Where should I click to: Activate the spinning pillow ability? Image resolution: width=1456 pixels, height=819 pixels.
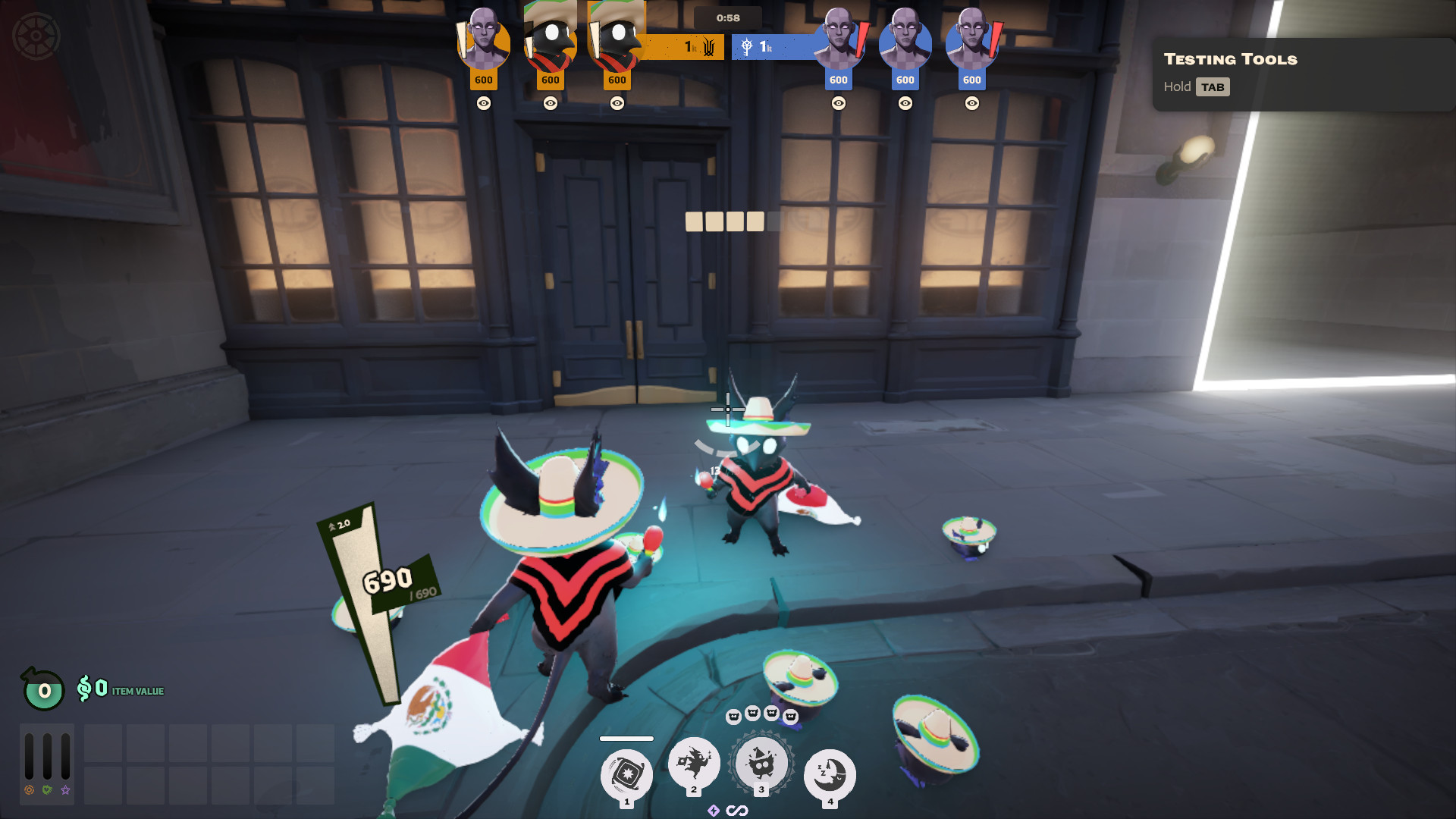(626, 774)
